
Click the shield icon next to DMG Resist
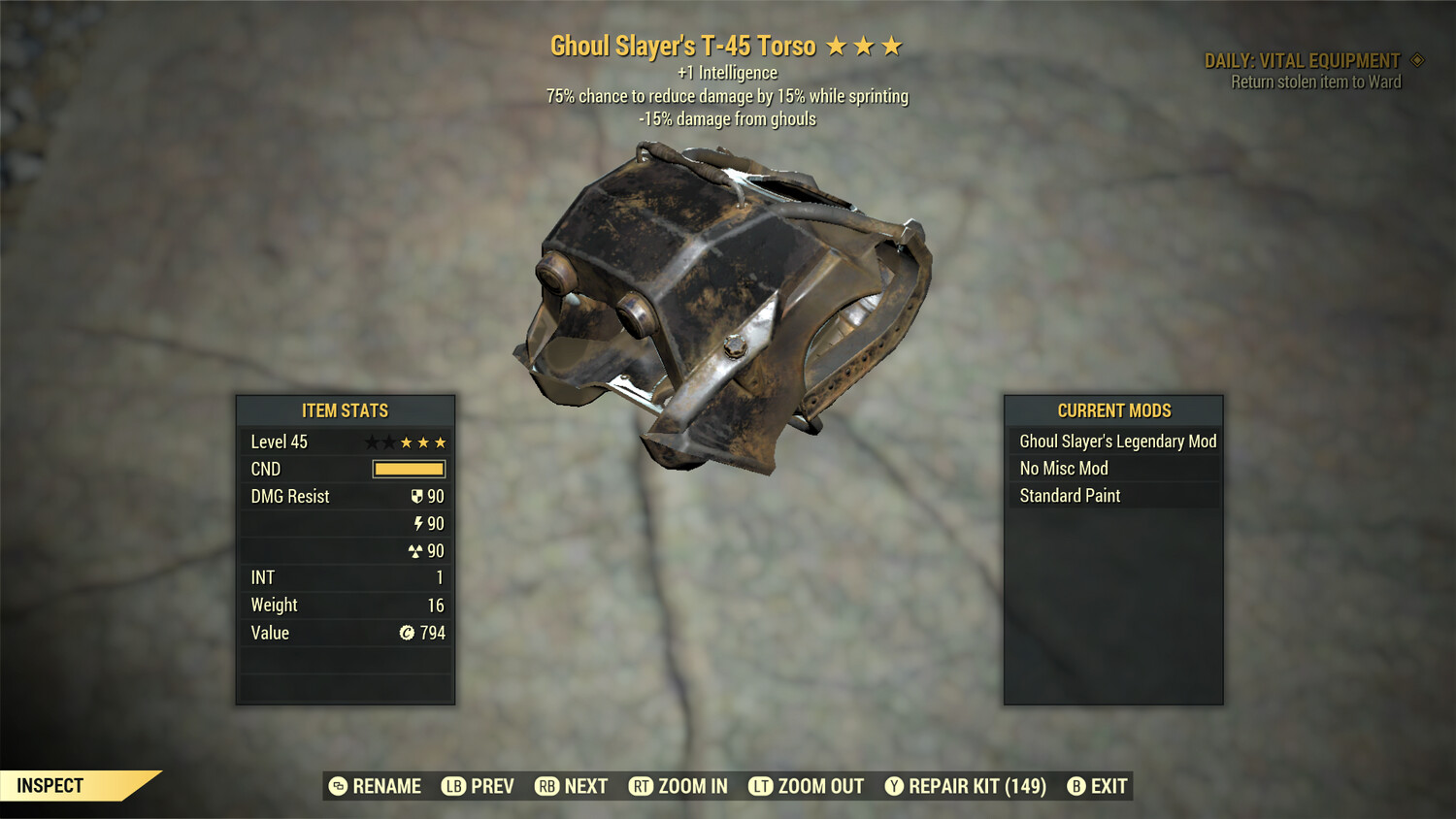[417, 496]
